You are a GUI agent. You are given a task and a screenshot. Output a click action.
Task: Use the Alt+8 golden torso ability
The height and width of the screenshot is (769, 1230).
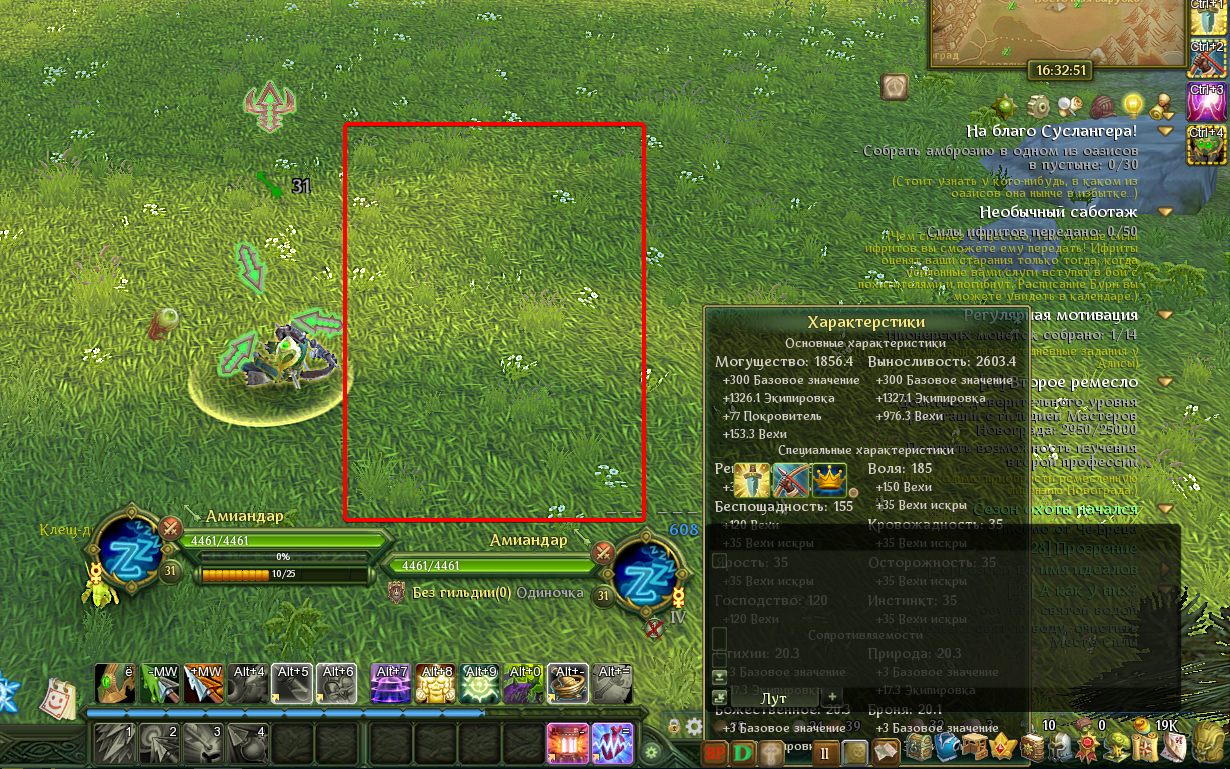tap(436, 684)
